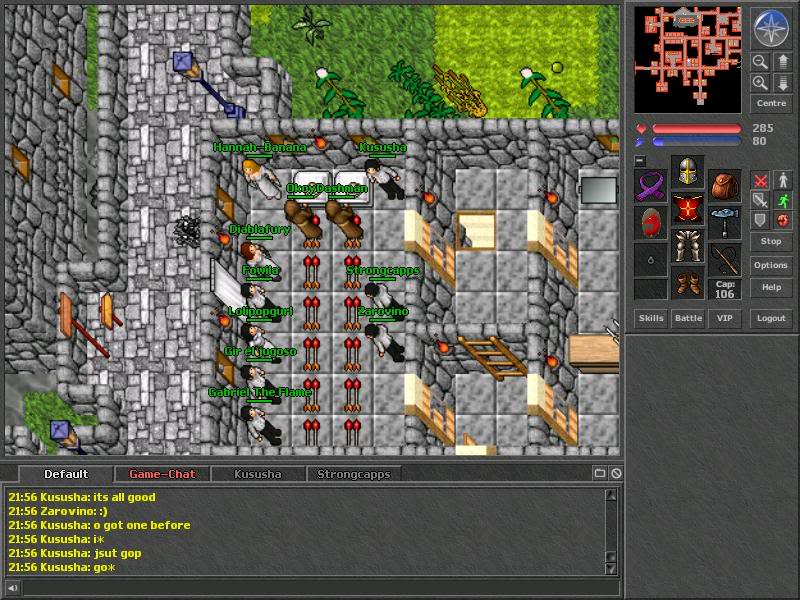Select the purple scarf amulet slot

(x=651, y=185)
